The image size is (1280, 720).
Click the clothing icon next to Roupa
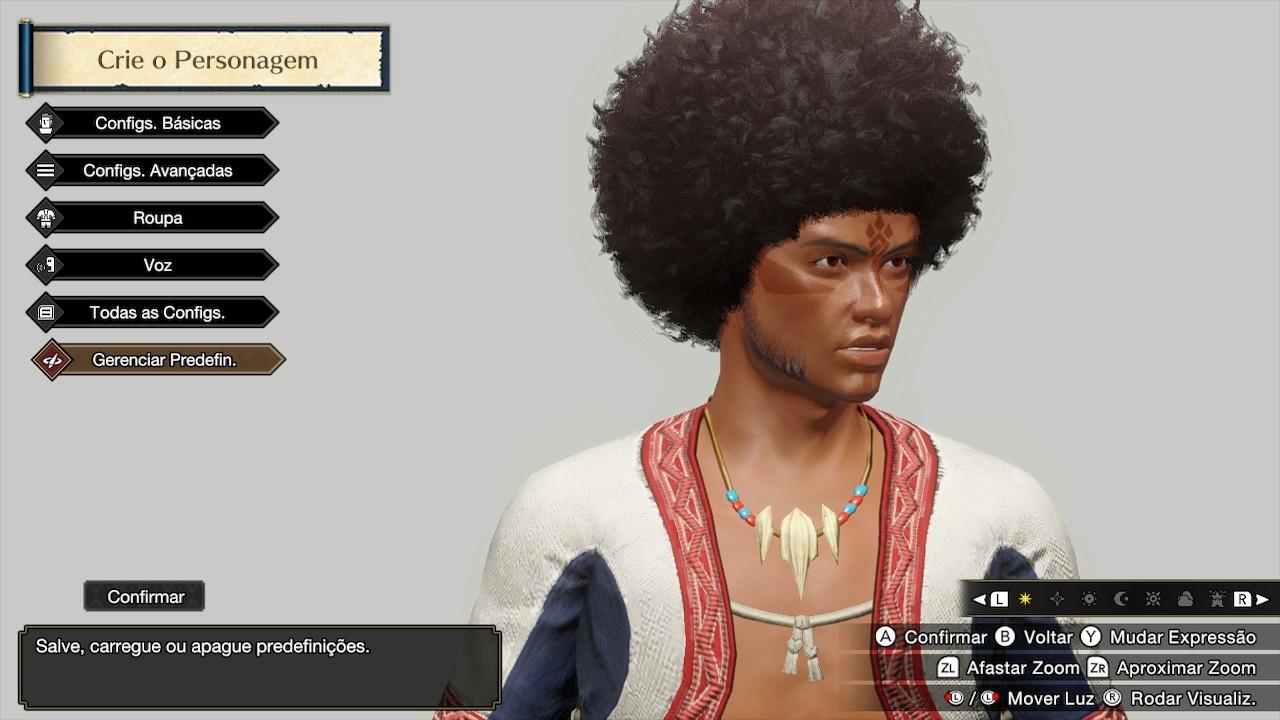(44, 217)
